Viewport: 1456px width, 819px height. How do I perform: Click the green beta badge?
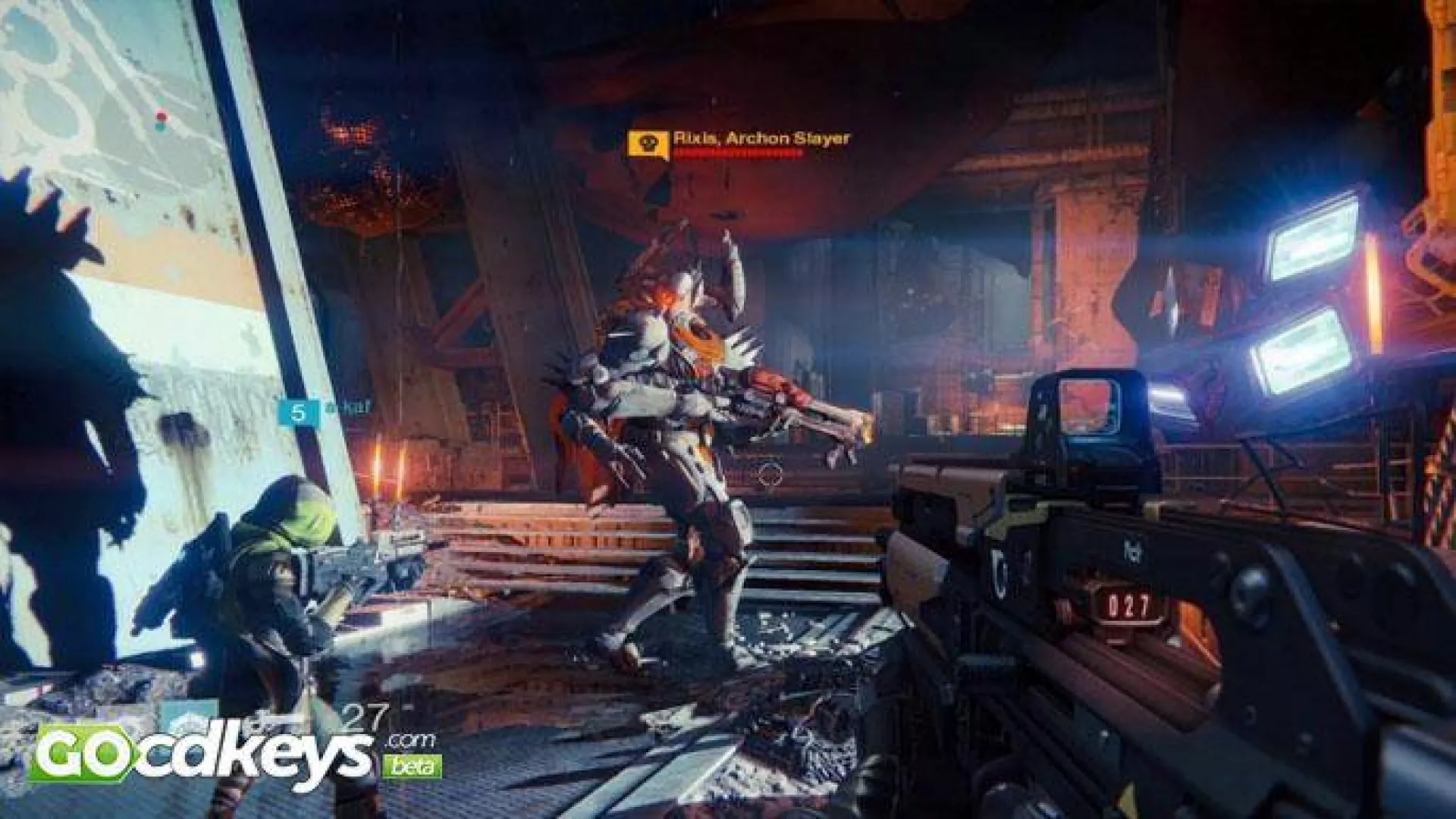coord(413,767)
